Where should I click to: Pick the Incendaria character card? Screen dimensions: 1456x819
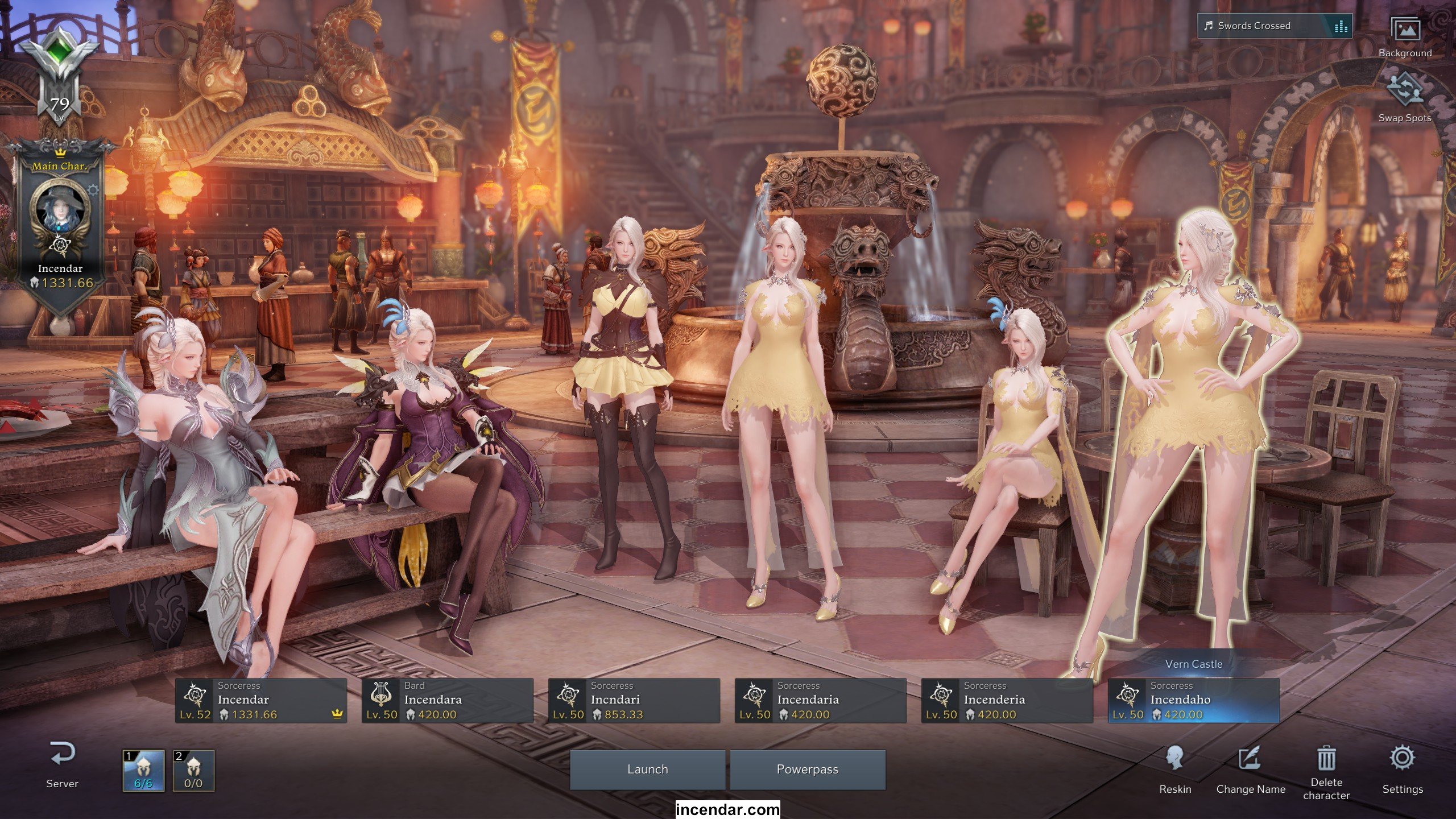821,701
